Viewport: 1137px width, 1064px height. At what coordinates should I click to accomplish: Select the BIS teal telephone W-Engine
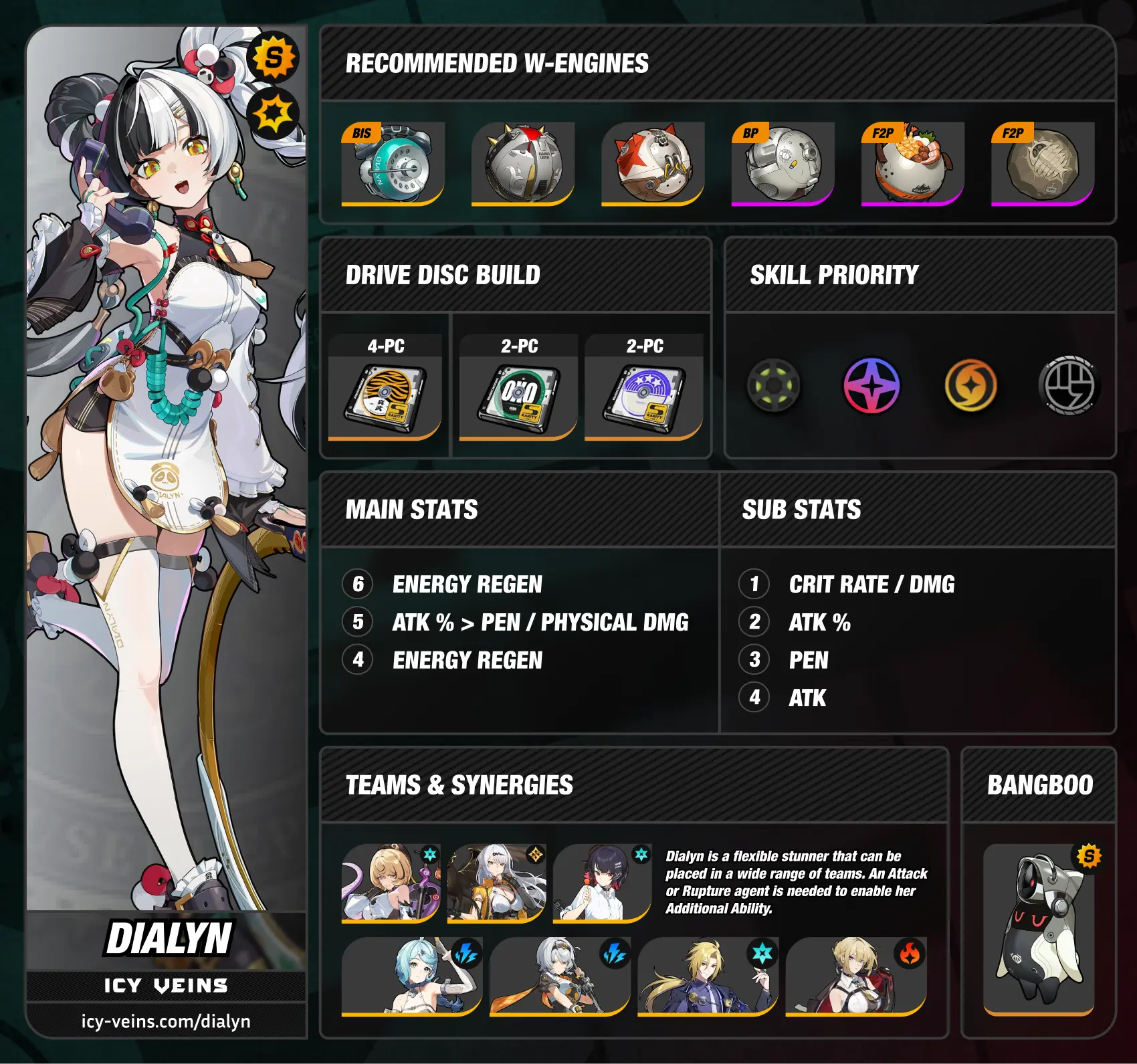coord(393,164)
